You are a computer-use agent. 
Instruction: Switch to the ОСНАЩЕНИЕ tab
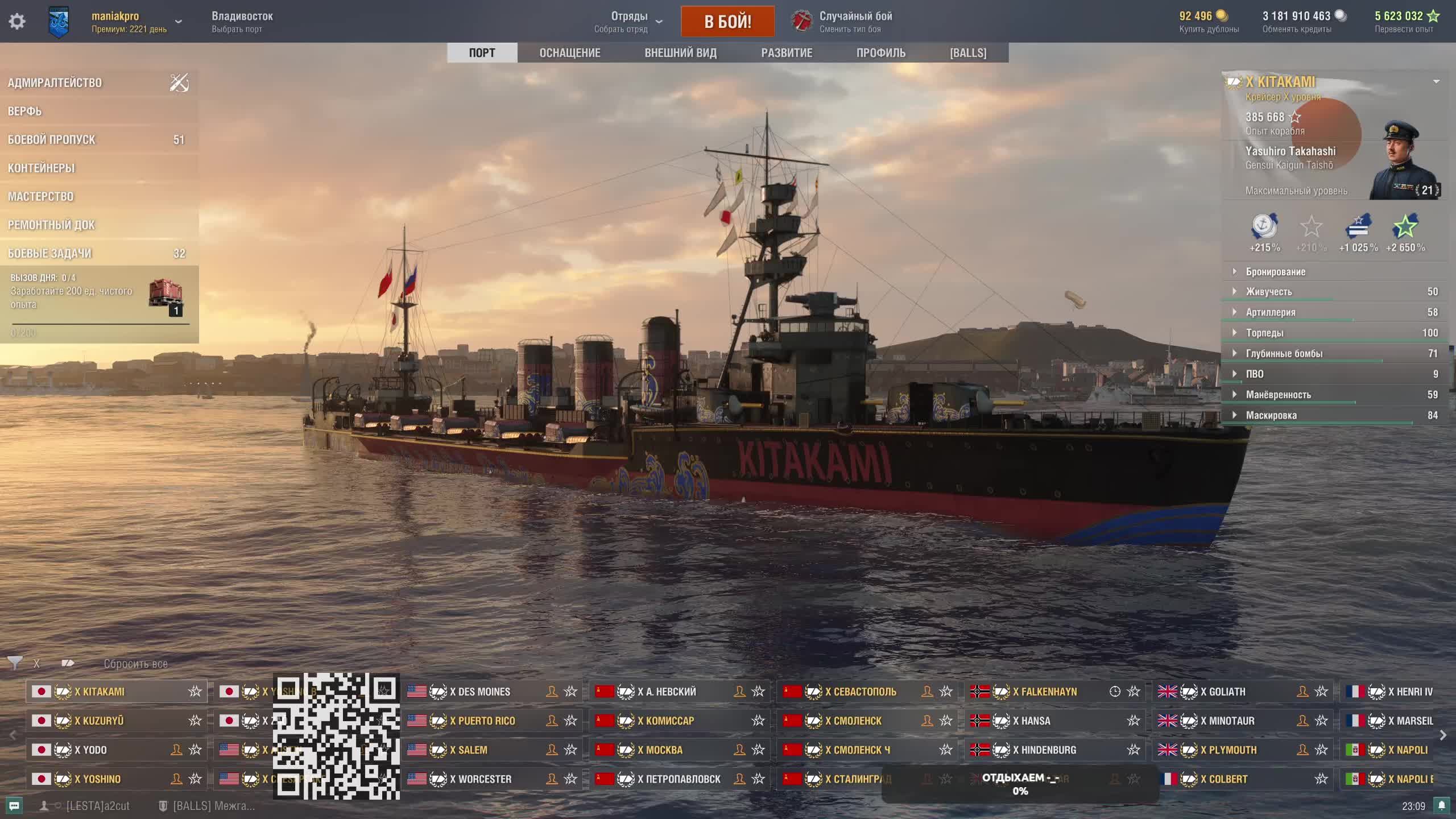pyautogui.click(x=569, y=53)
